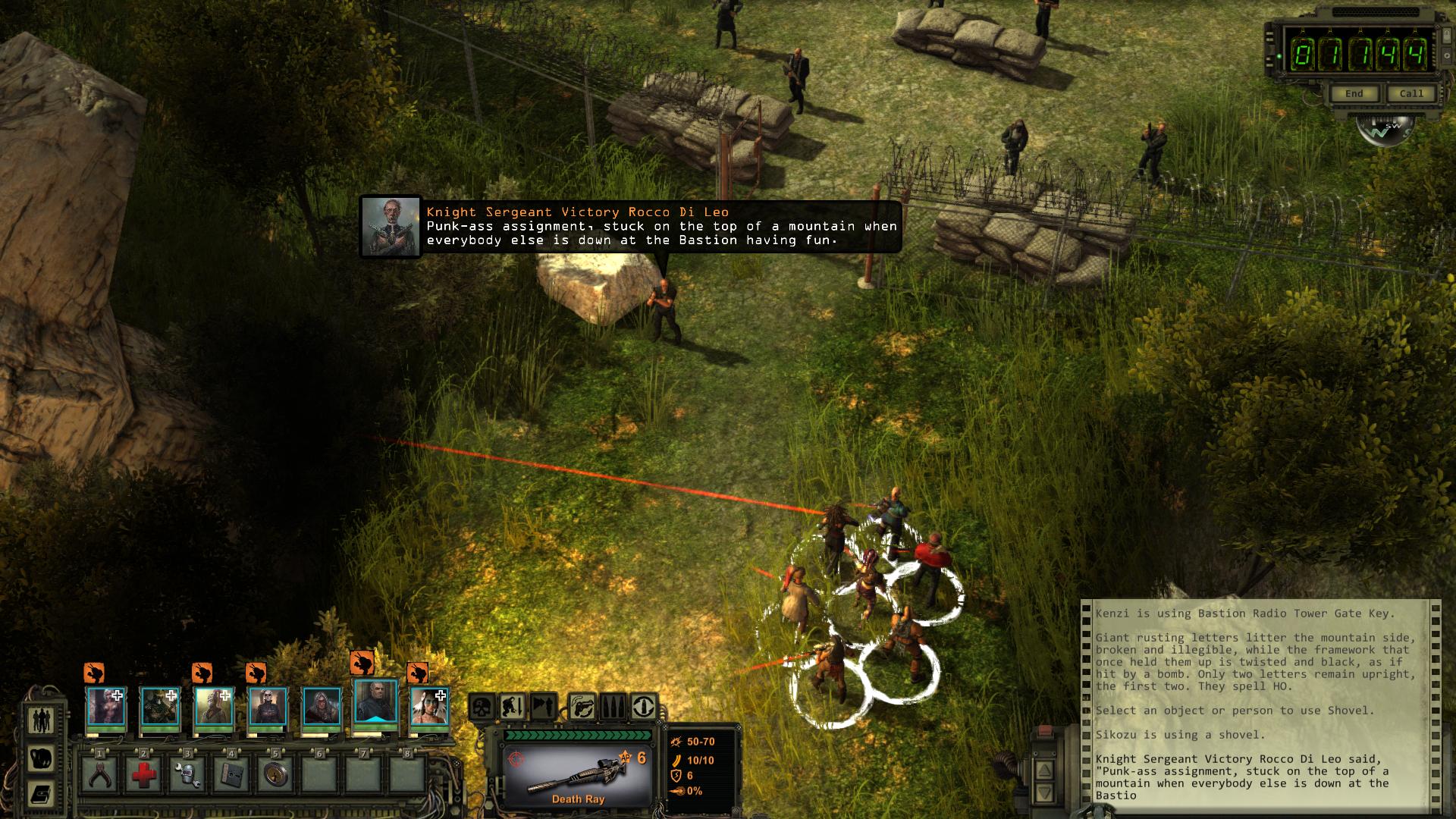
Task: Click the swap weapon button
Action: (582, 708)
